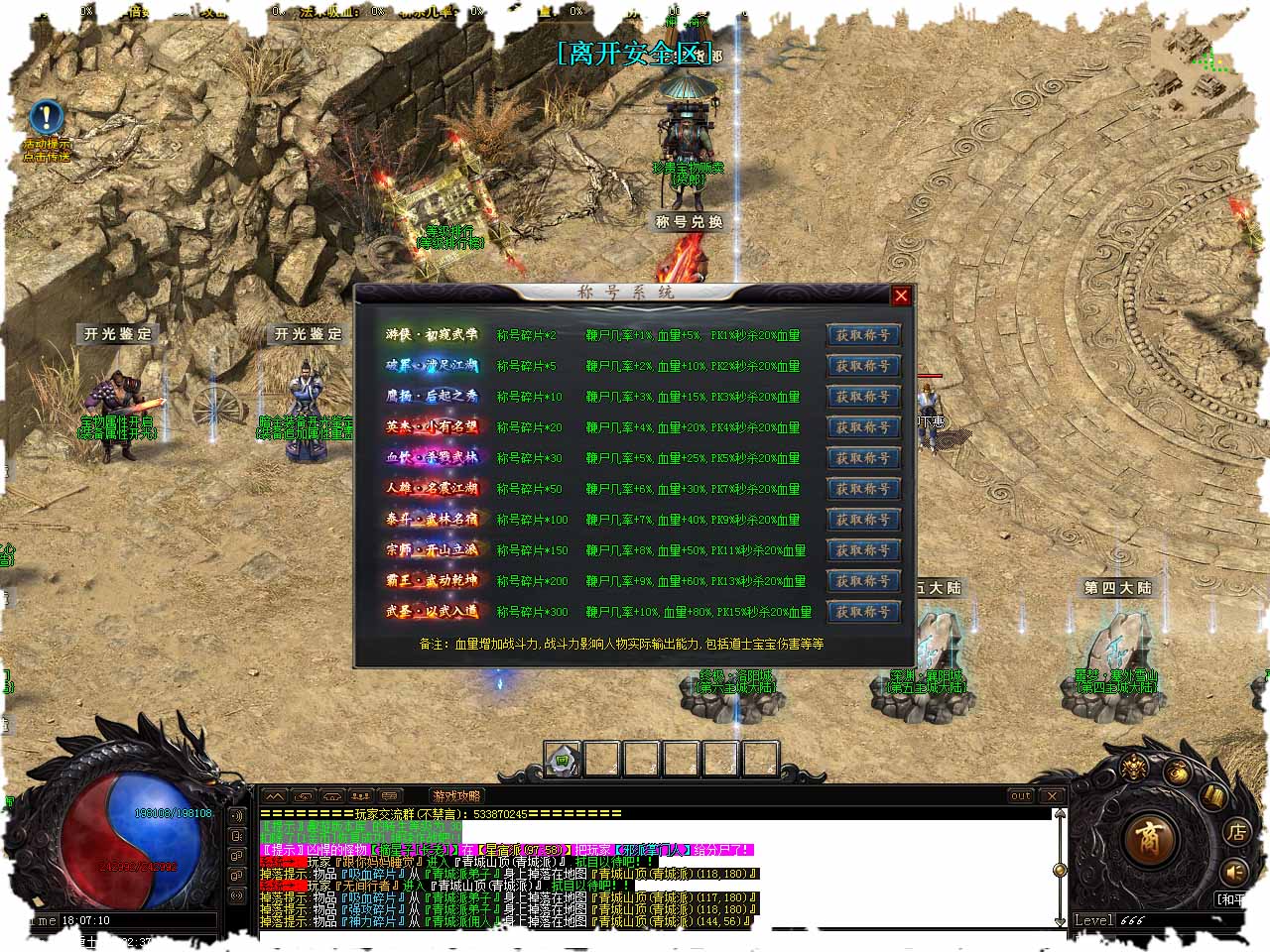Open the 游戏攻略 game guide

(456, 795)
